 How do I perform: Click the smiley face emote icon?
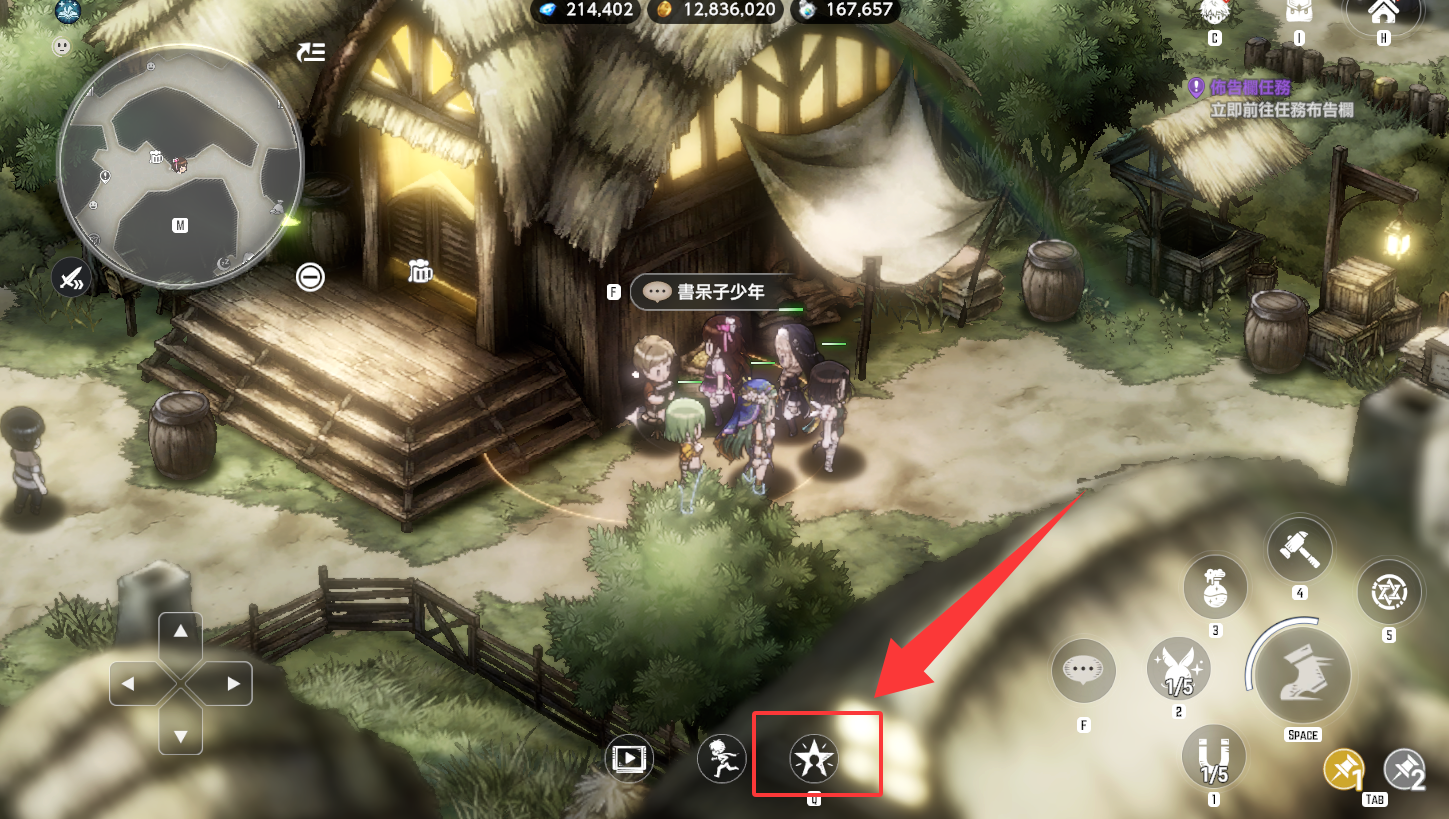pyautogui.click(x=62, y=46)
